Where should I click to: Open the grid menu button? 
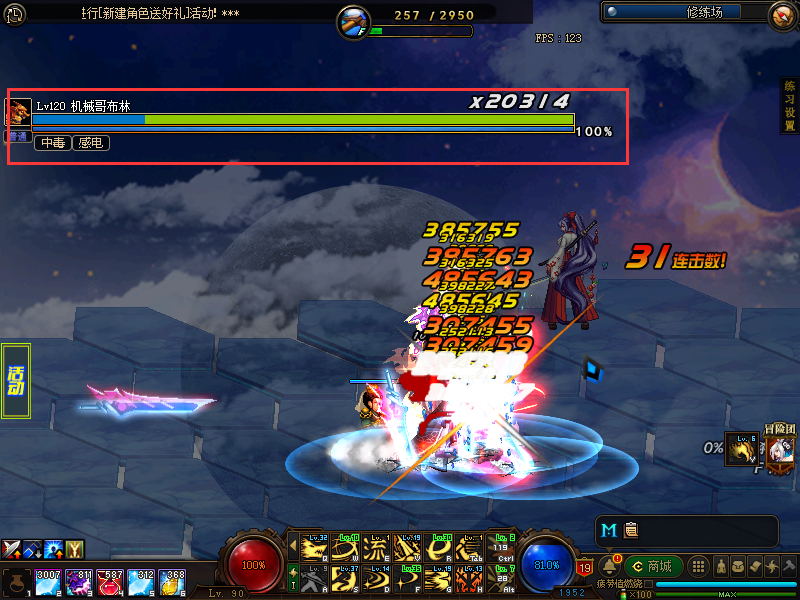[699, 566]
